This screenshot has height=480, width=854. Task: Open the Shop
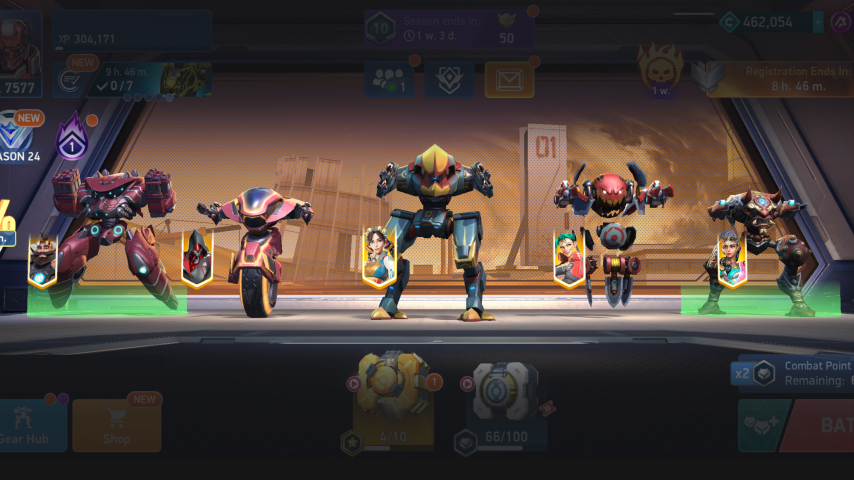click(116, 426)
